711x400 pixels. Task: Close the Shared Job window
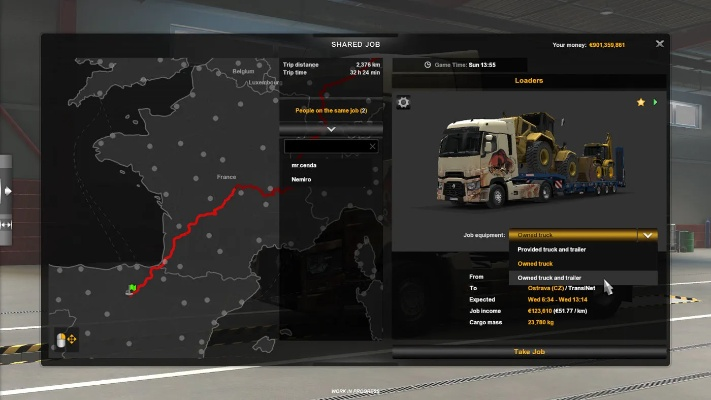click(660, 44)
